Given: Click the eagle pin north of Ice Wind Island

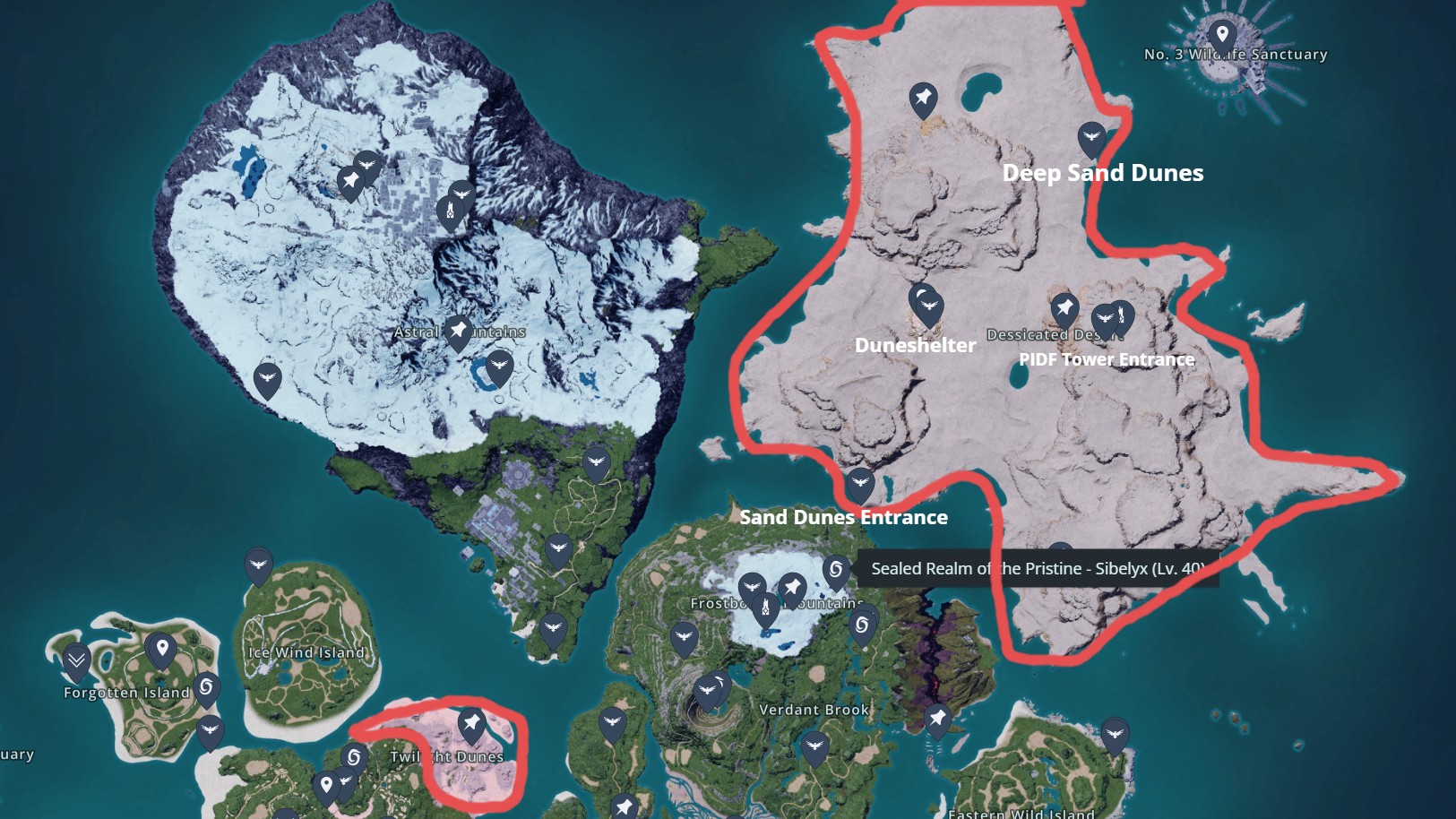Looking at the screenshot, I should (260, 565).
